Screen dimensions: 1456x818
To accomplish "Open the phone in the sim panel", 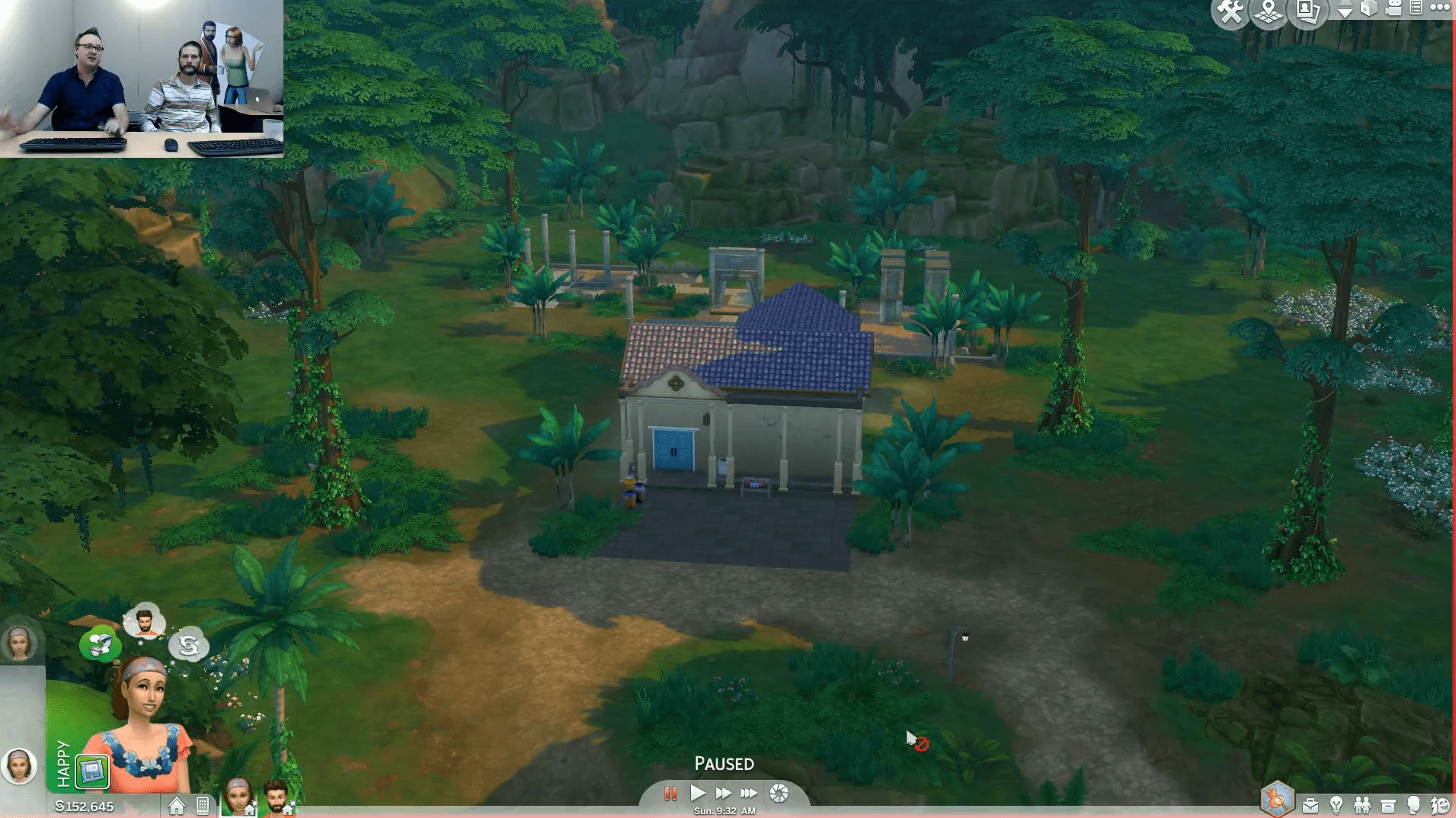I will click(203, 806).
